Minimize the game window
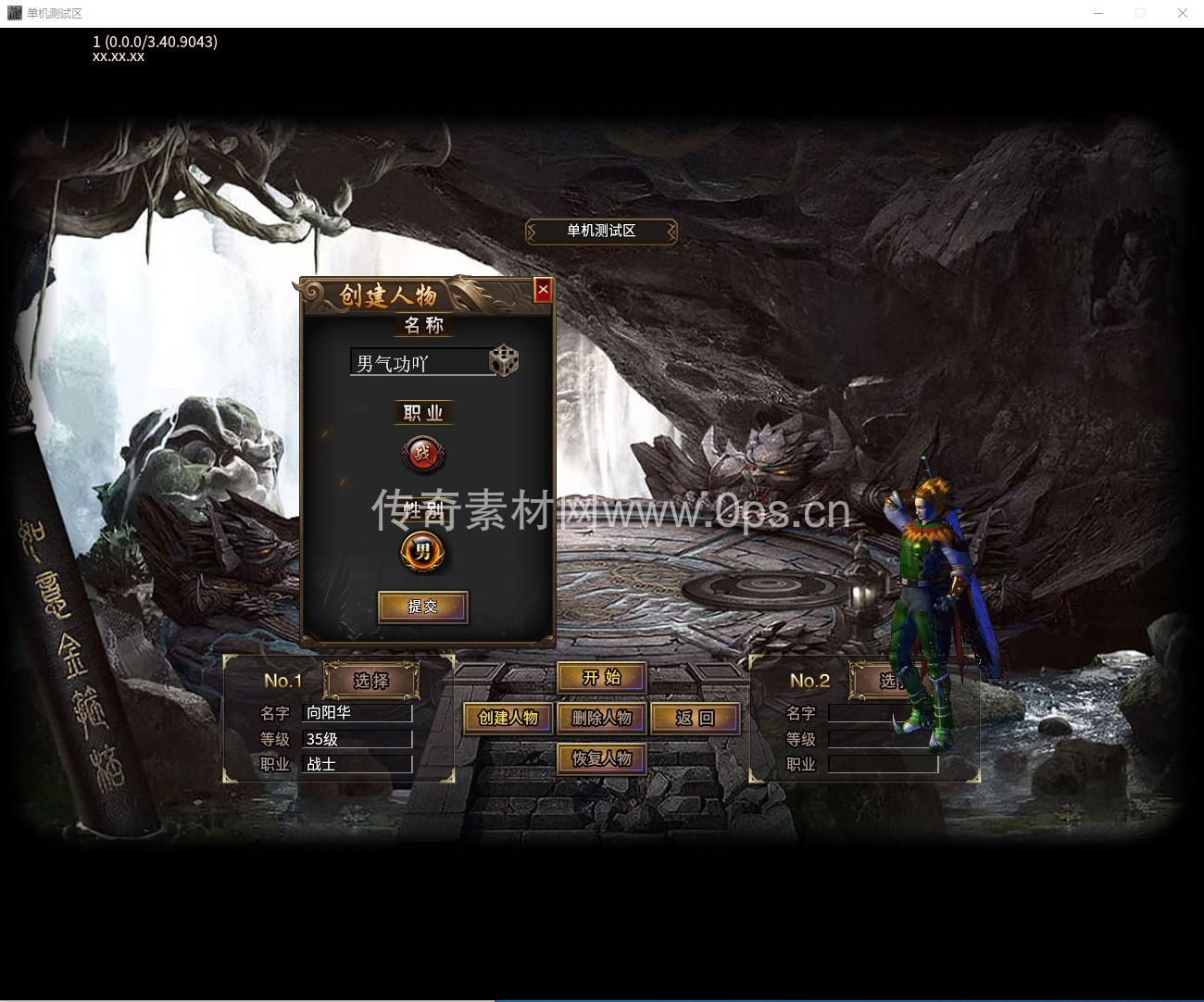This screenshot has width=1204, height=1002. point(1098,13)
